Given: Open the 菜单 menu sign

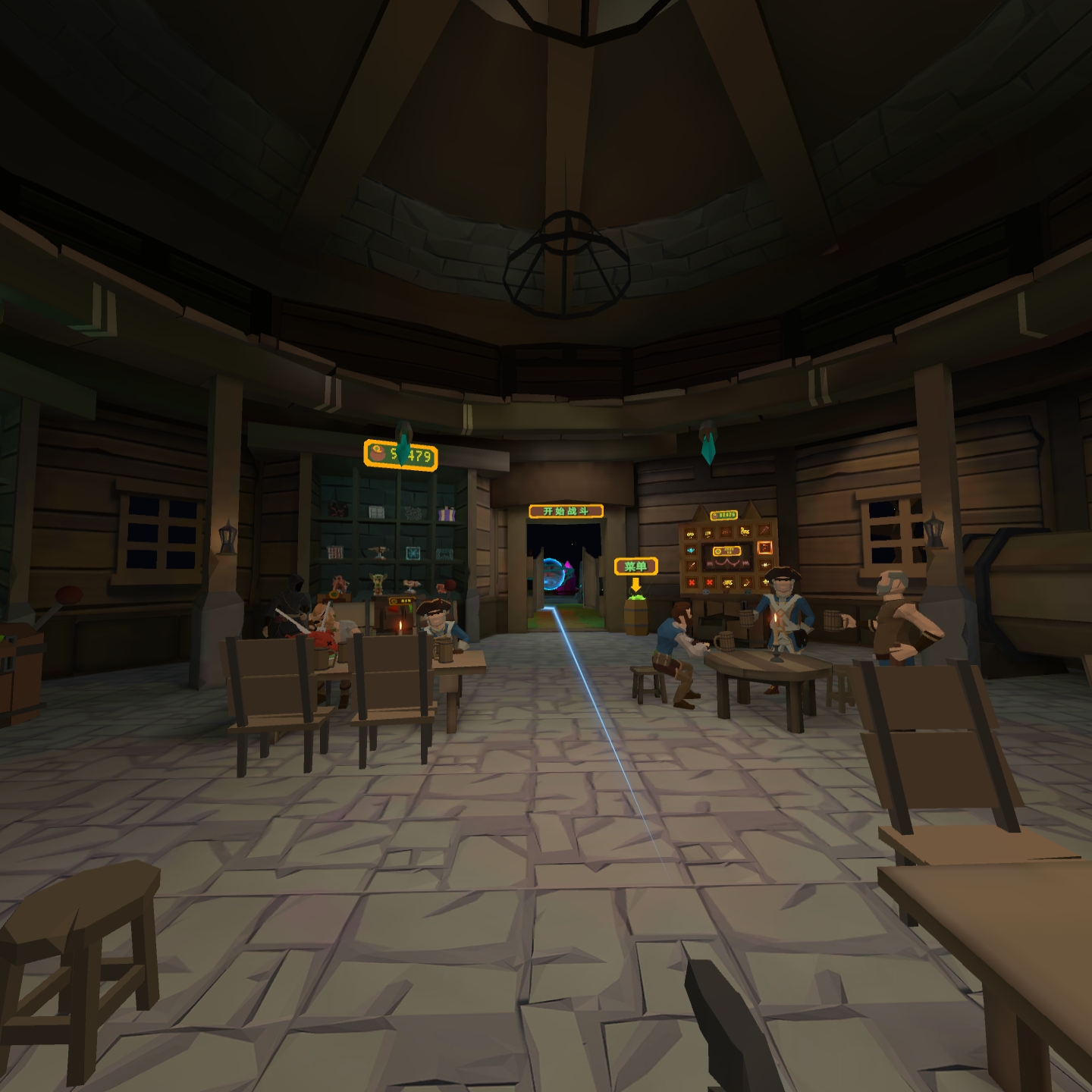Looking at the screenshot, I should click(x=635, y=566).
